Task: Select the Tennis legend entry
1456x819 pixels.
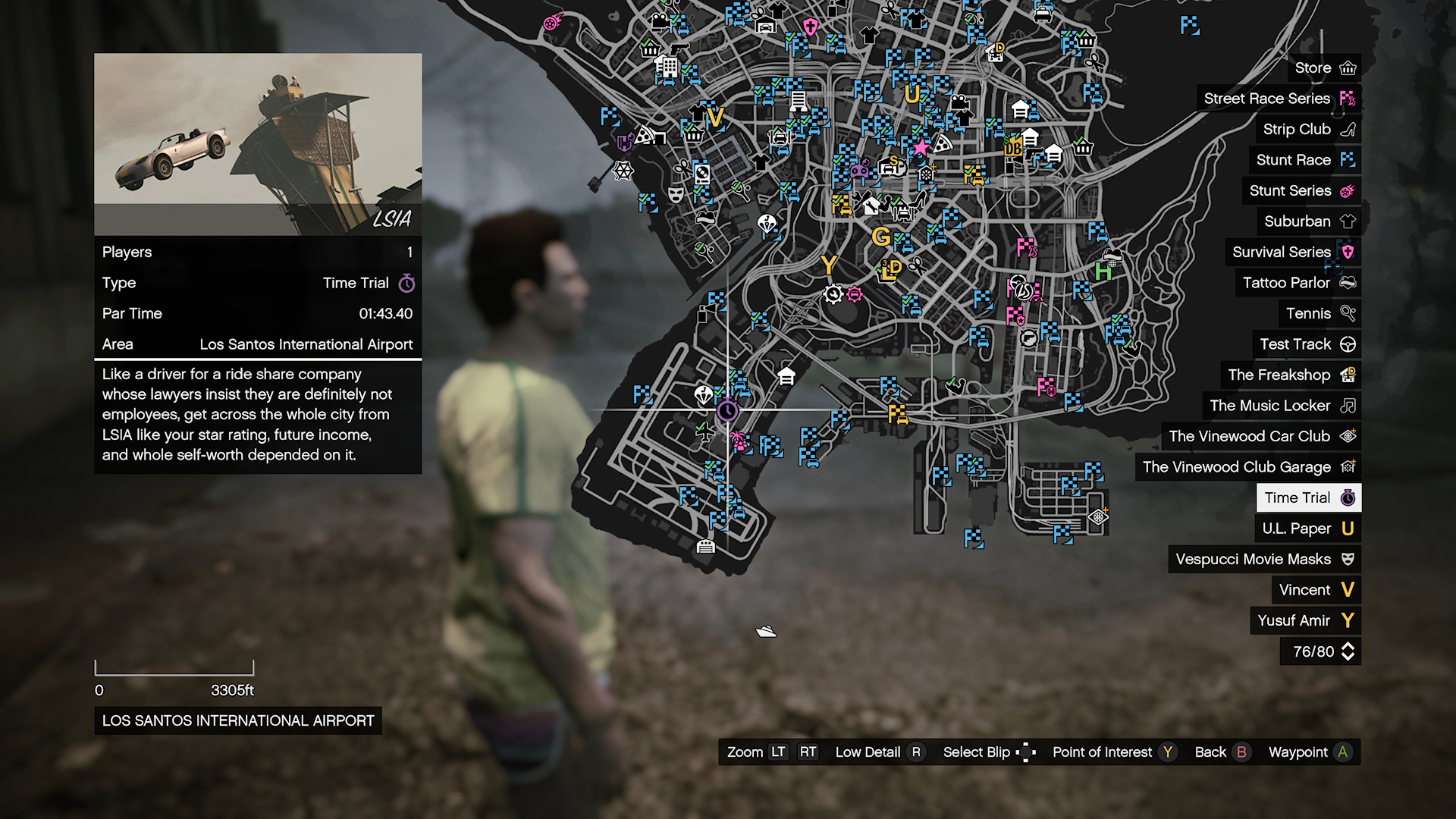Action: click(1319, 314)
